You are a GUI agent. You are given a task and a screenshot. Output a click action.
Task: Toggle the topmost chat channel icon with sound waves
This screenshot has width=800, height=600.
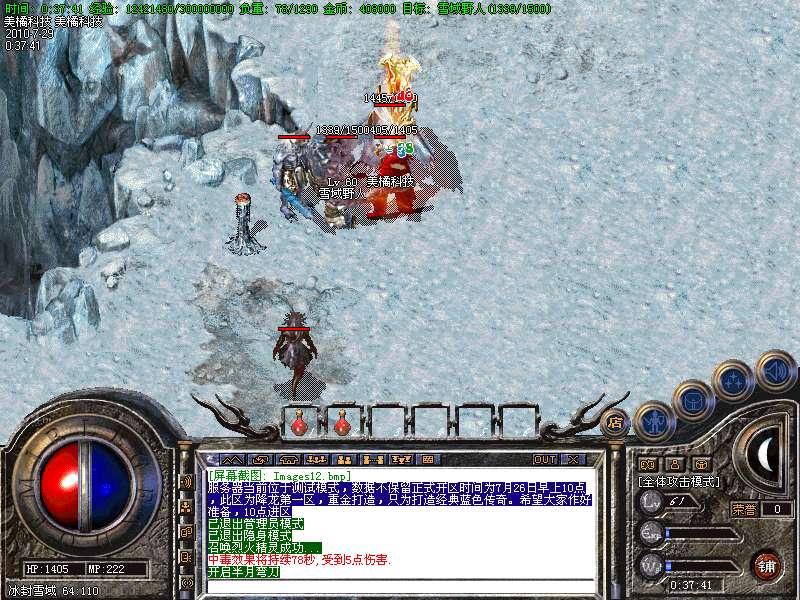187,482
